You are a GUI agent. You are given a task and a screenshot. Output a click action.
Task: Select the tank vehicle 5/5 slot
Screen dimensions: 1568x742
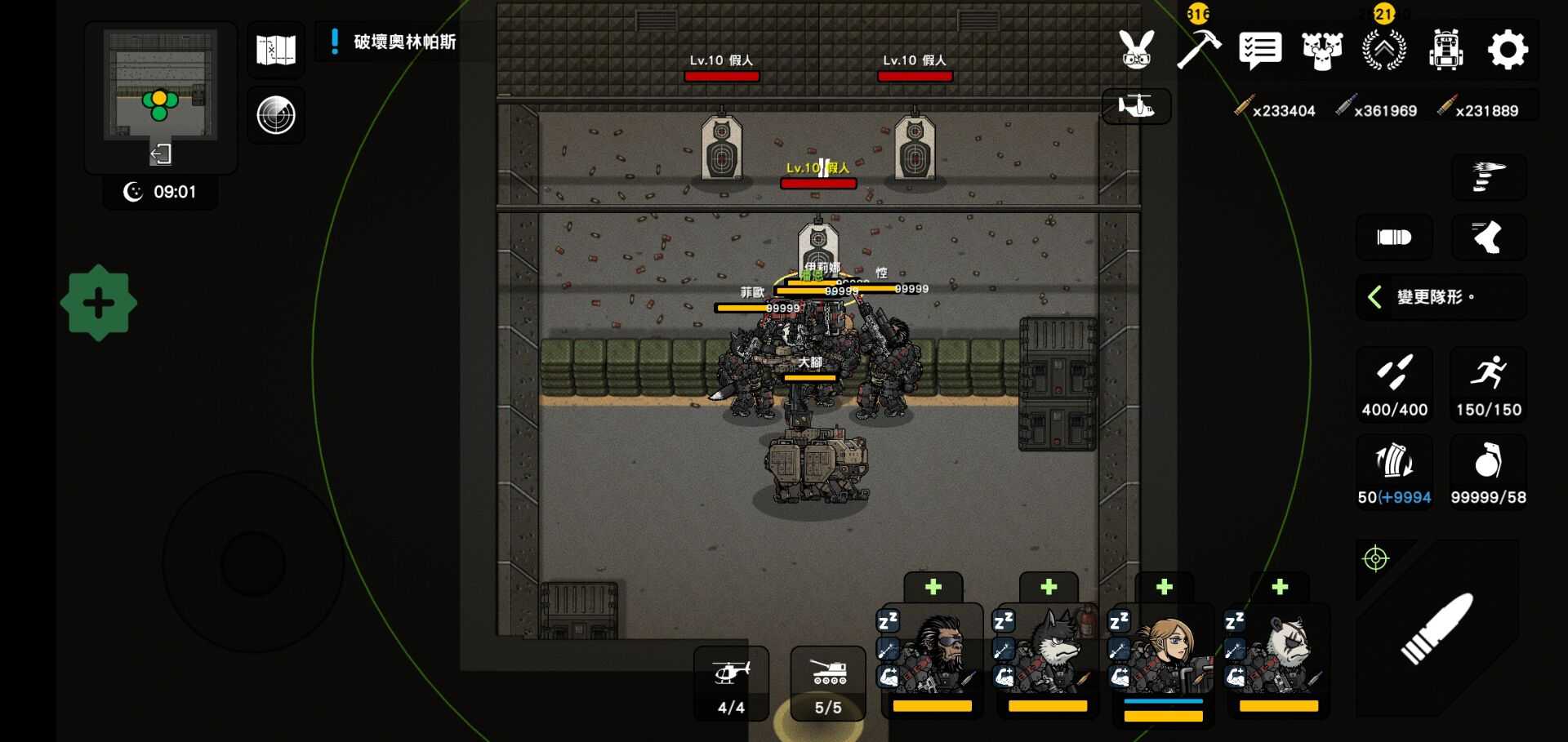click(x=828, y=684)
